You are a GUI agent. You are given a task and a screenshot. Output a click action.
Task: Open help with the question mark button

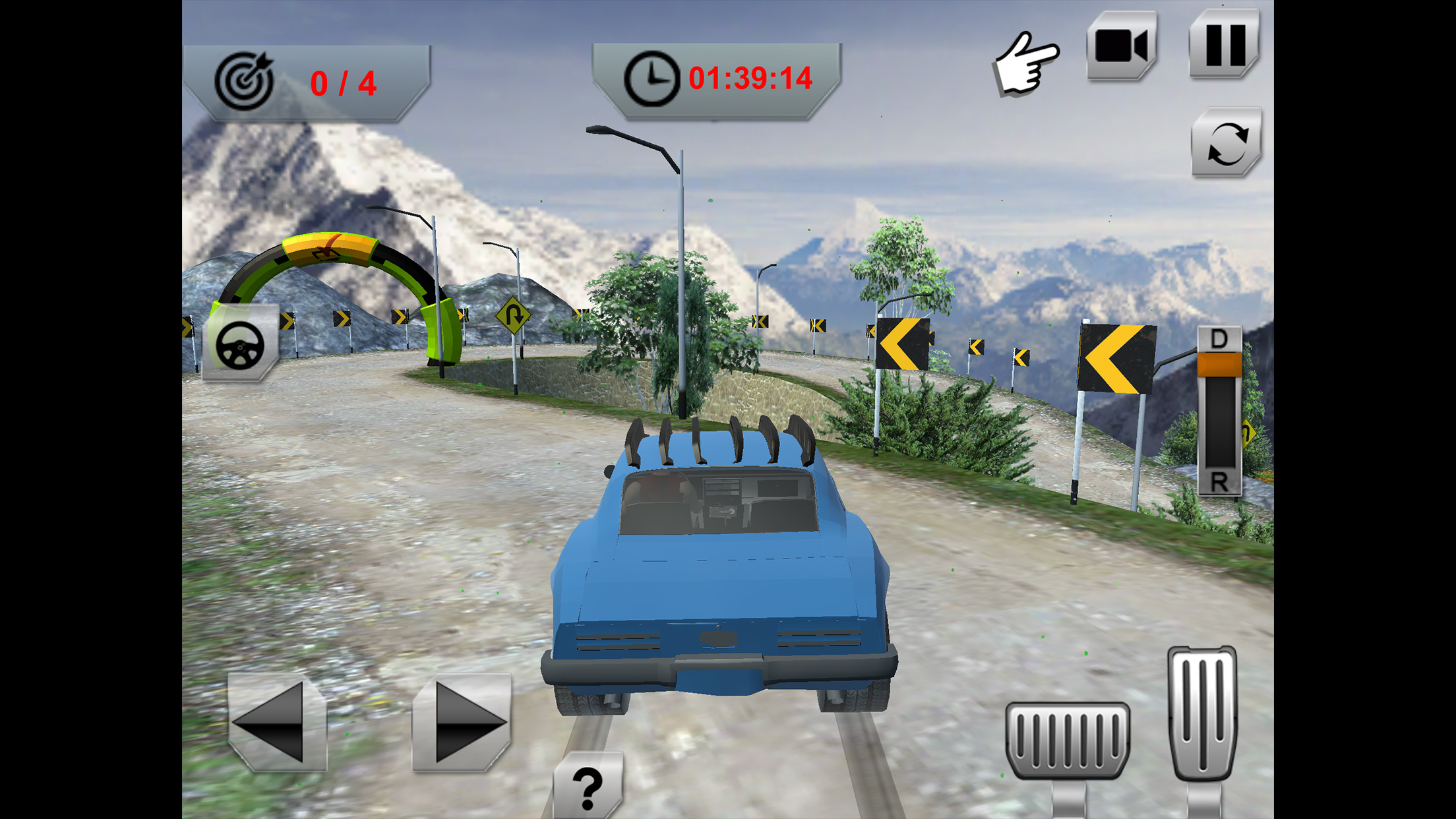click(x=588, y=787)
